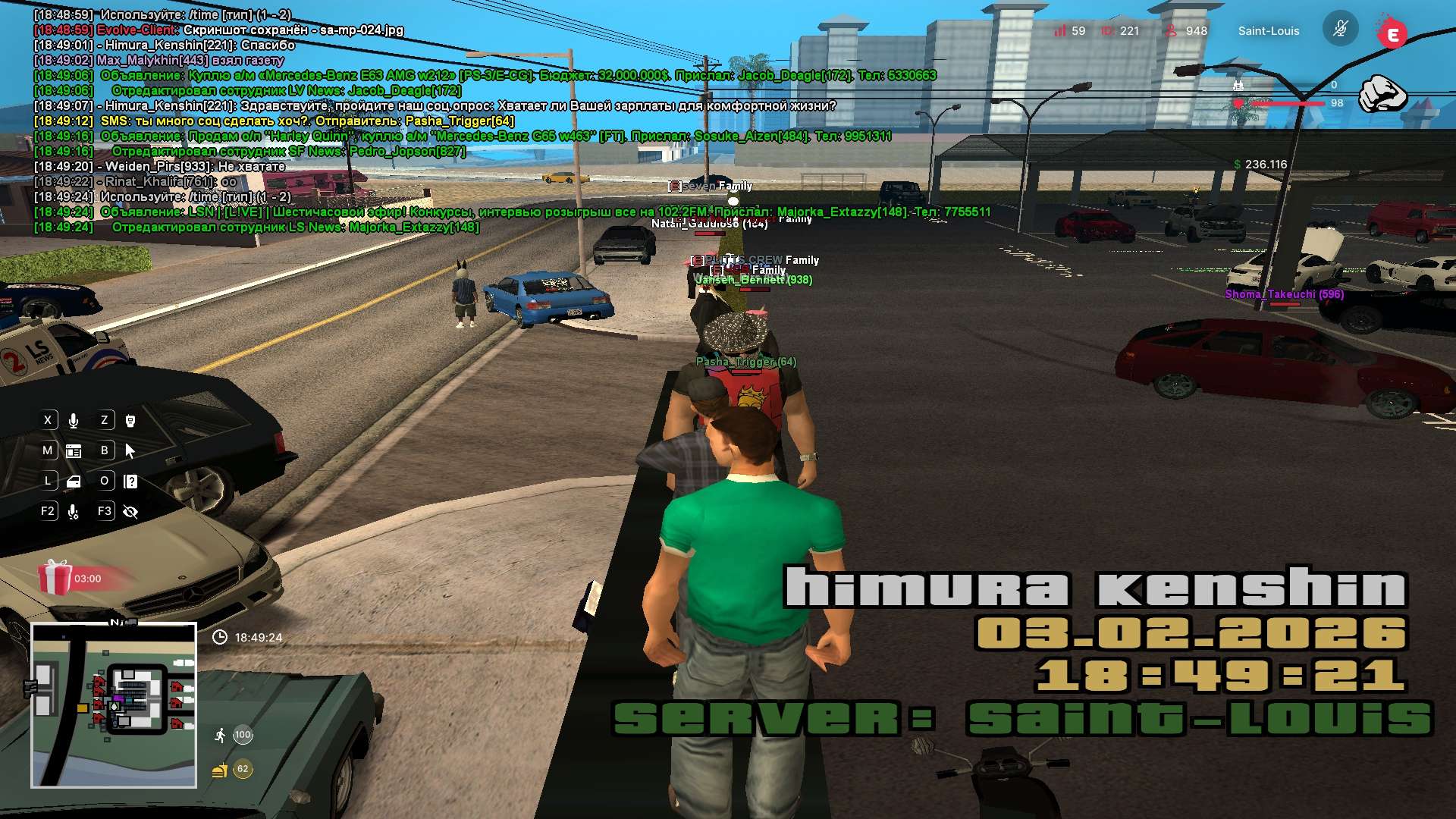Claim the red gift box reward
This screenshot has width=1456, height=819.
pos(55,578)
